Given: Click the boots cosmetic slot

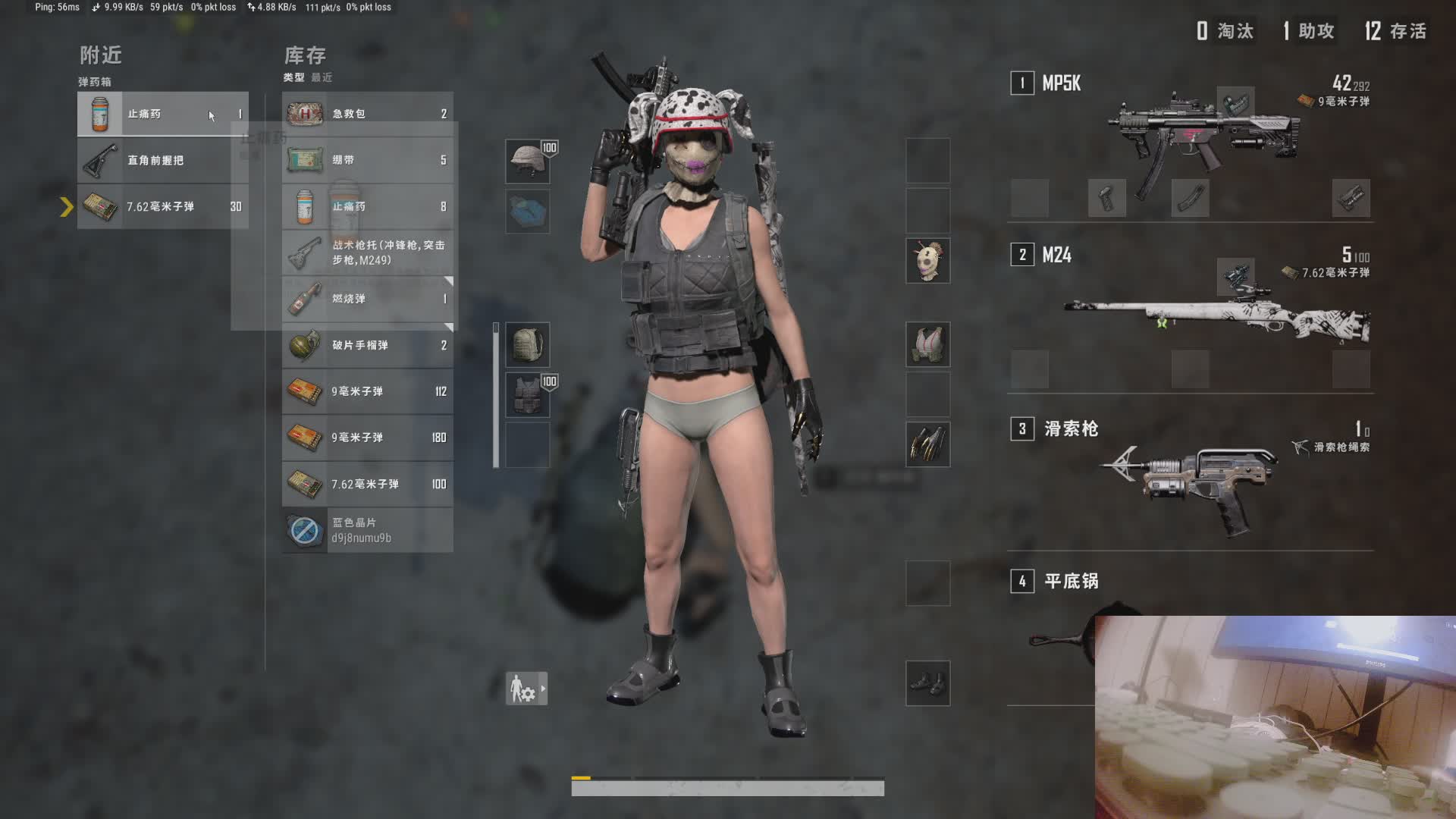Looking at the screenshot, I should pos(927,682).
